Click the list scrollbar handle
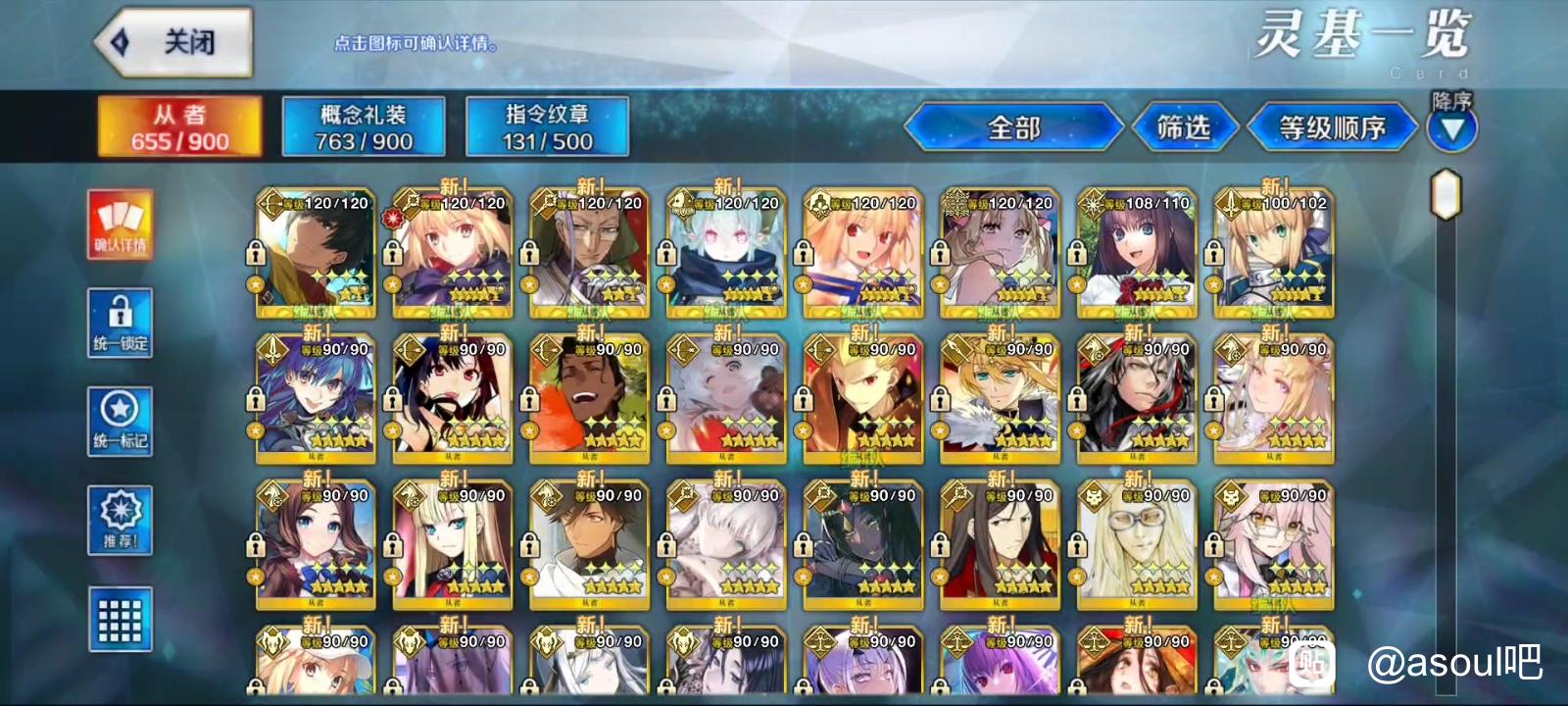Image resolution: width=1568 pixels, height=706 pixels. pos(1445,194)
